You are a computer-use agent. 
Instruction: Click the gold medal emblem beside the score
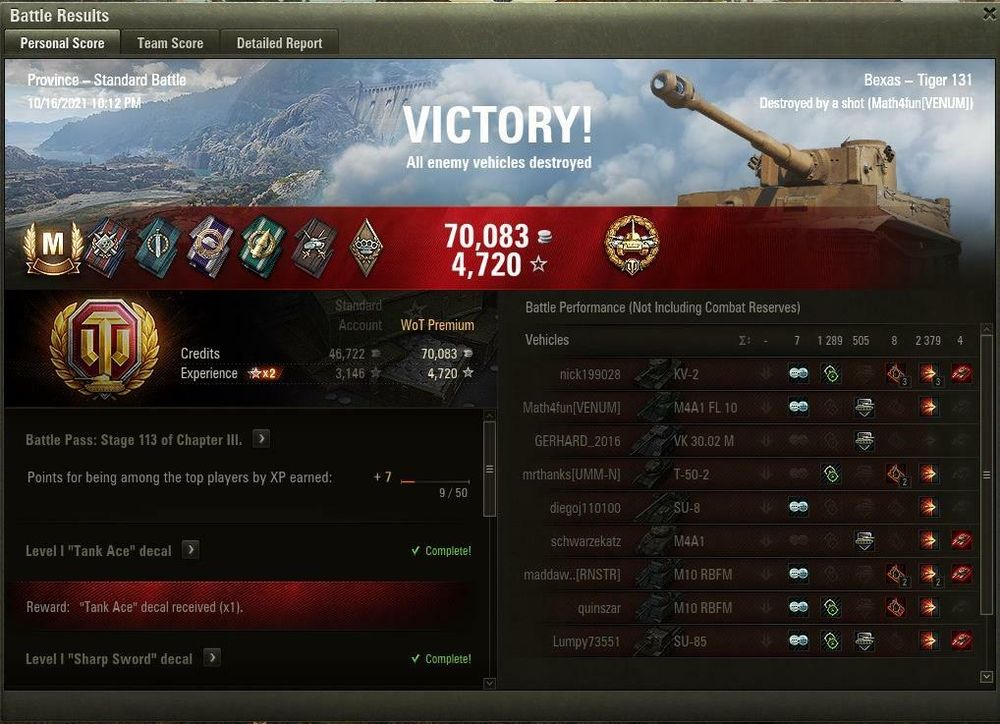click(x=631, y=244)
